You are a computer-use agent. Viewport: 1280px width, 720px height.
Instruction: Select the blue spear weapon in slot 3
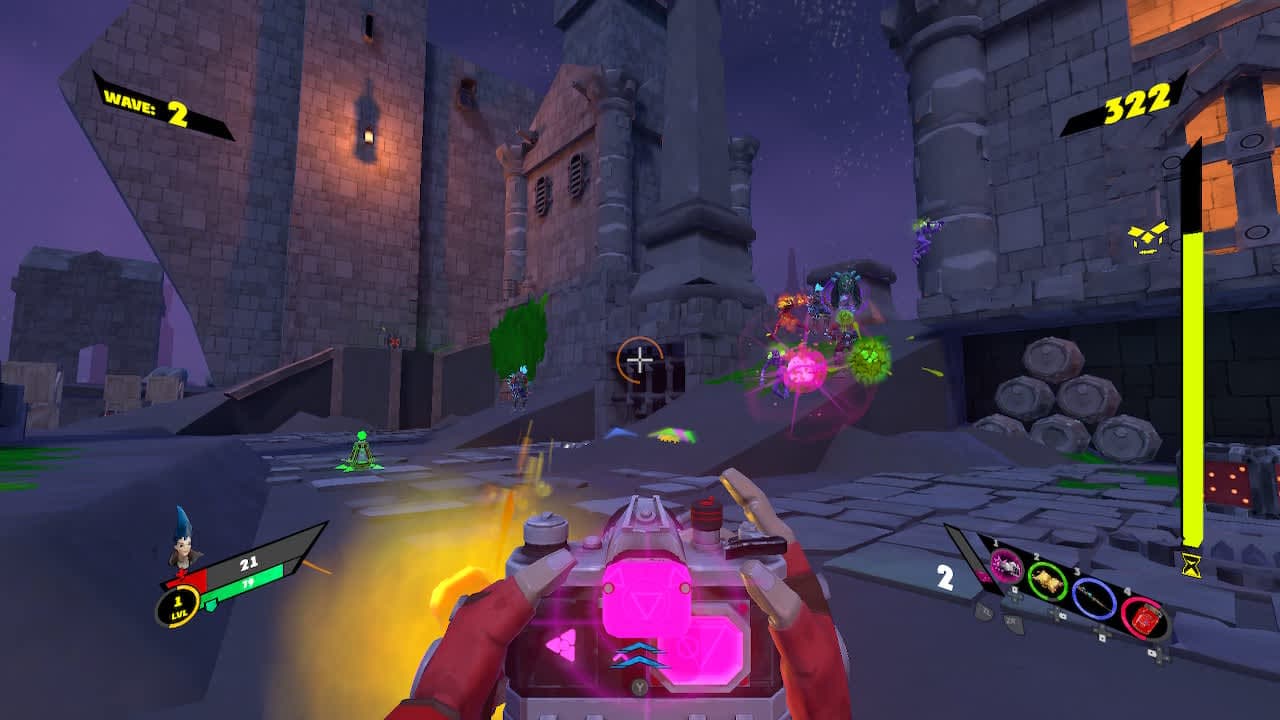pyautogui.click(x=1094, y=600)
